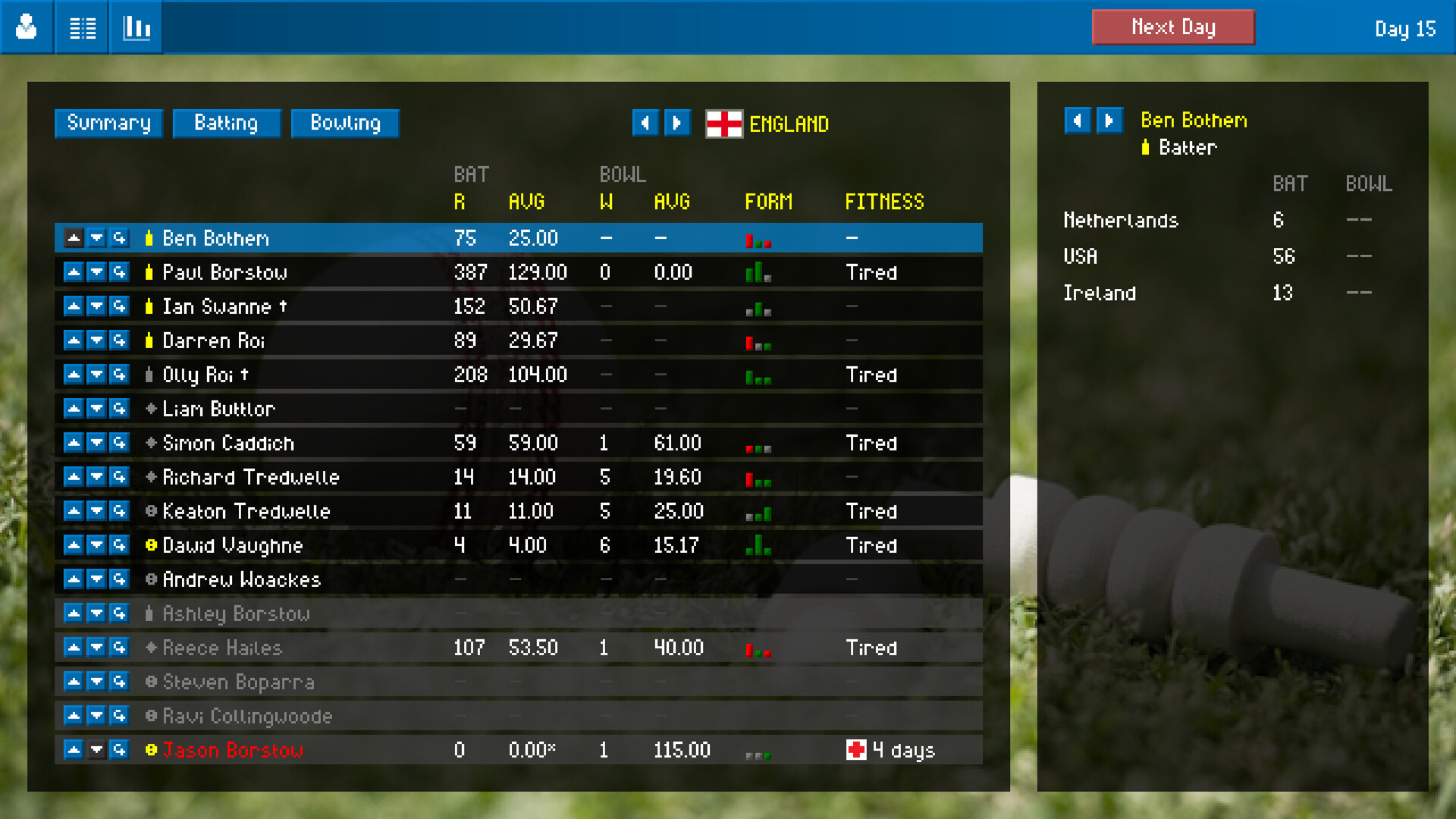This screenshot has width=1456, height=819.
Task: Click the move-up arrow beside Paul Borstow
Action: tap(74, 271)
